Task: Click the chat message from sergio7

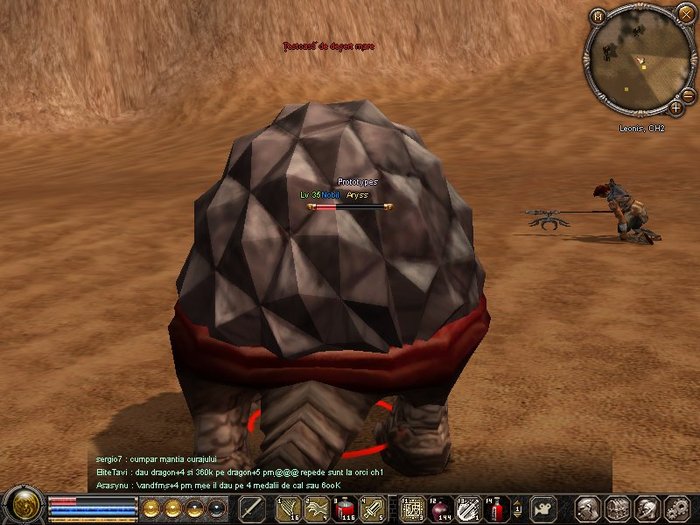Action: click(148, 458)
